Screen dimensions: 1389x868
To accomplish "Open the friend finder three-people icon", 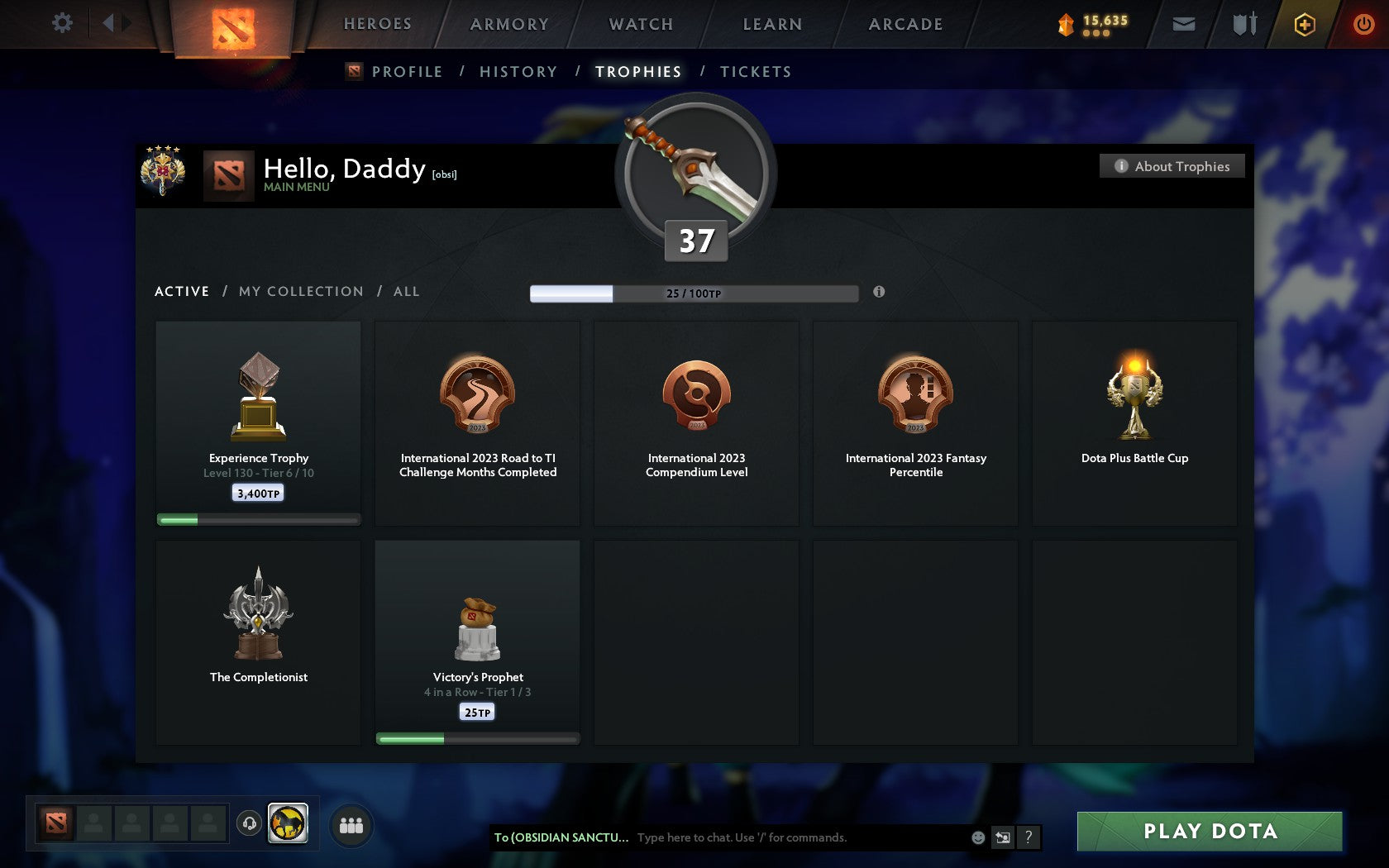I will (x=352, y=824).
